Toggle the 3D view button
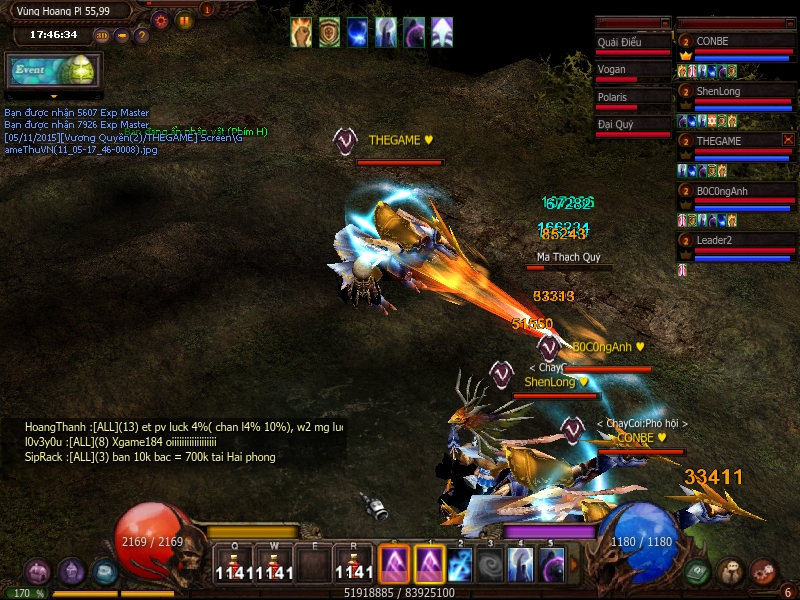This screenshot has width=800, height=600. tap(102, 36)
